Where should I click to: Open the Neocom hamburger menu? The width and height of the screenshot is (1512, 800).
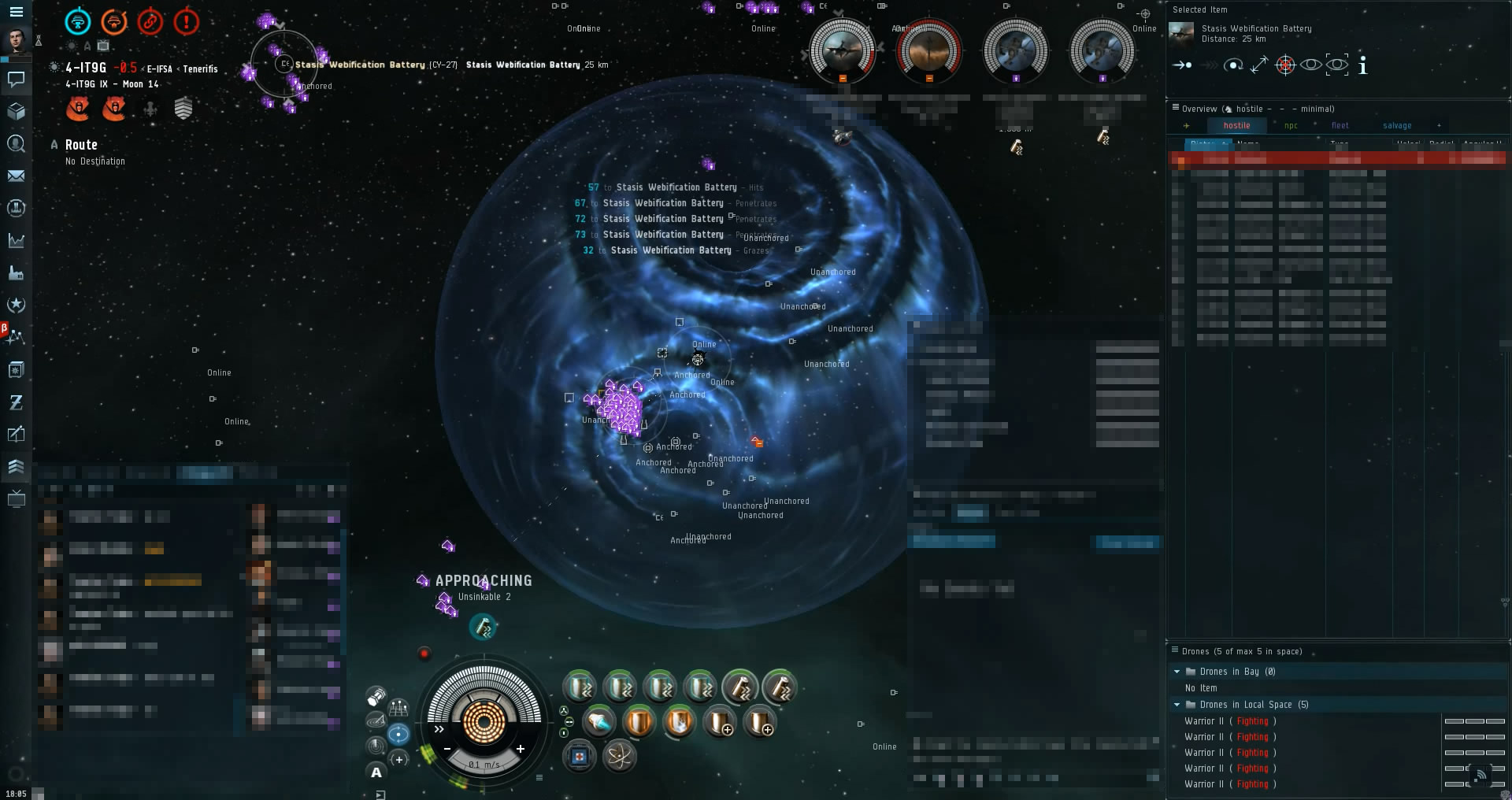(x=16, y=12)
